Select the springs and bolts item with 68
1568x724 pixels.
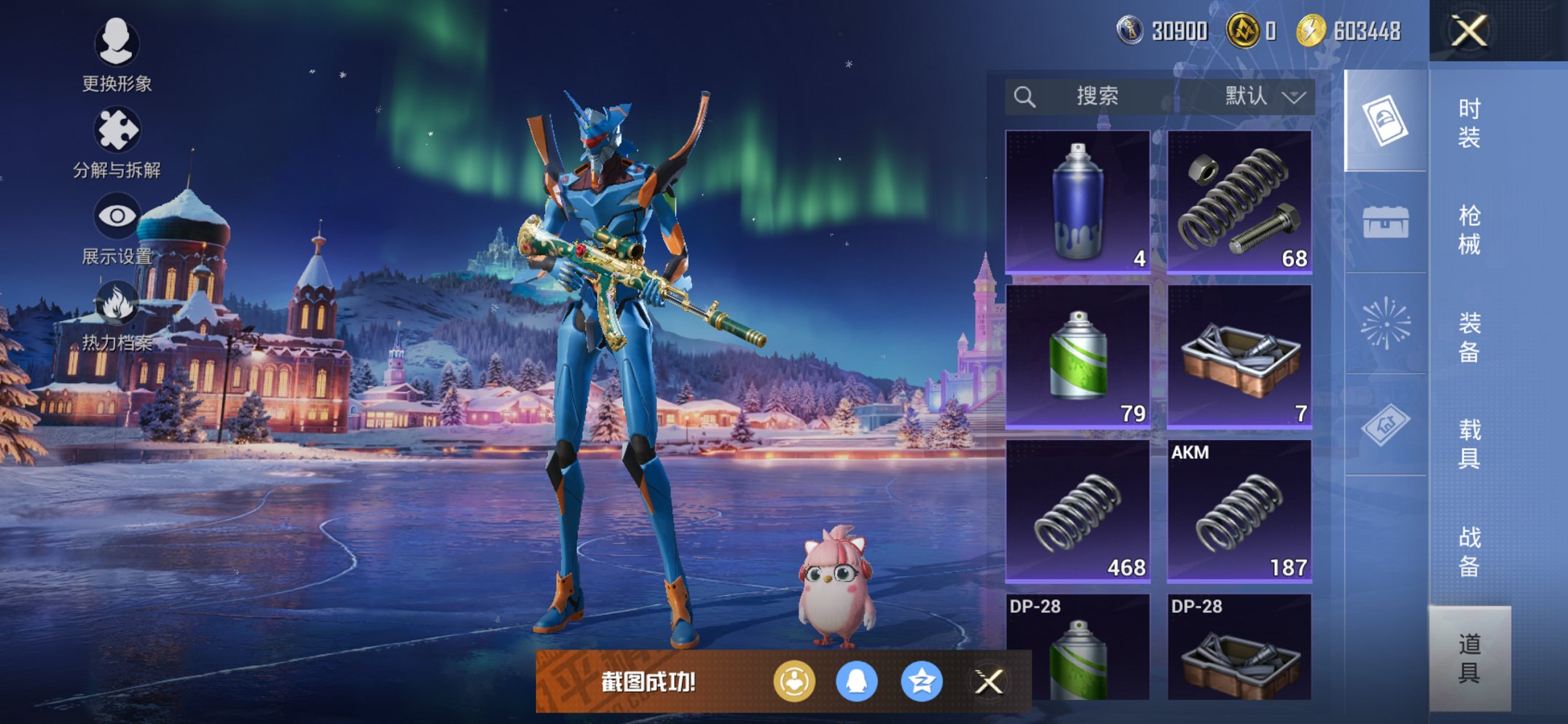pos(1239,201)
